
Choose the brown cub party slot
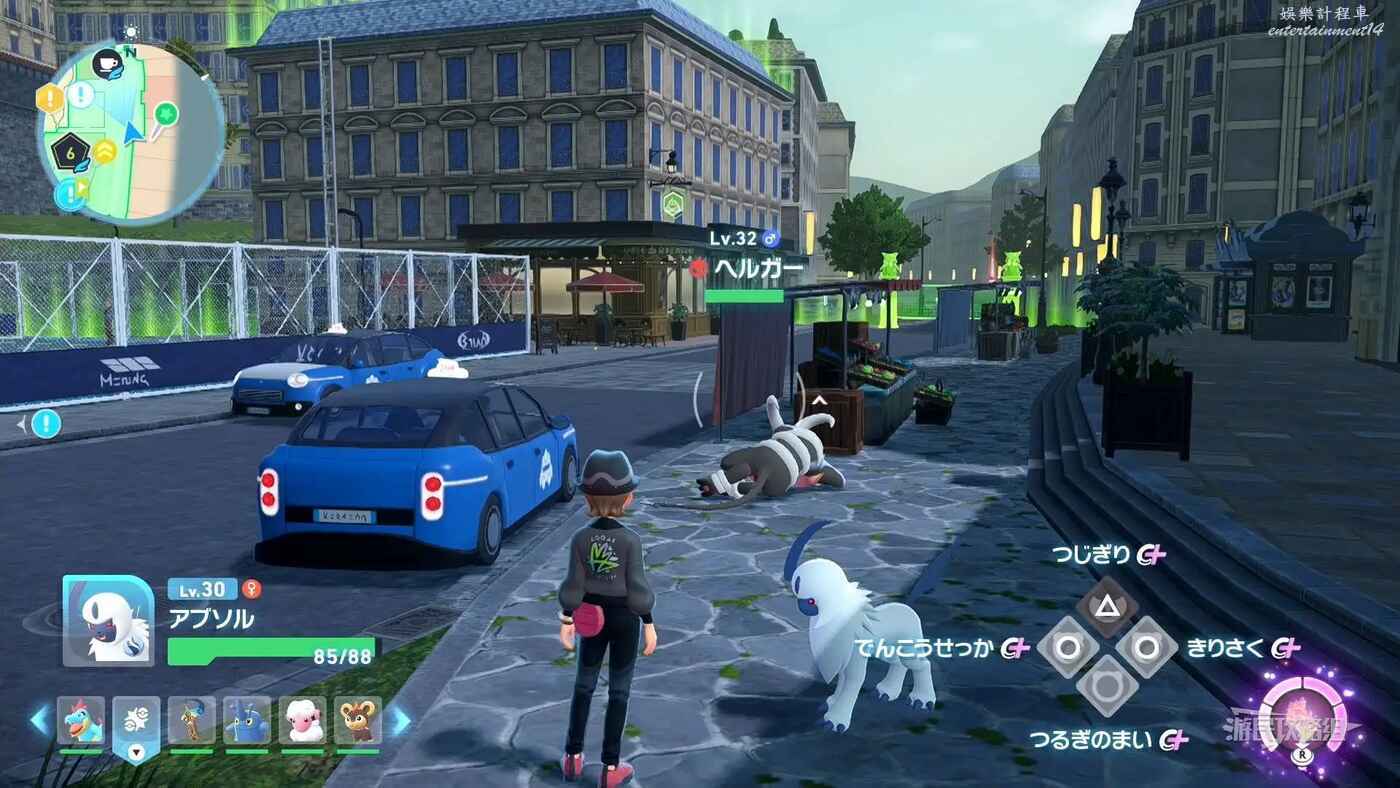pyautogui.click(x=357, y=721)
